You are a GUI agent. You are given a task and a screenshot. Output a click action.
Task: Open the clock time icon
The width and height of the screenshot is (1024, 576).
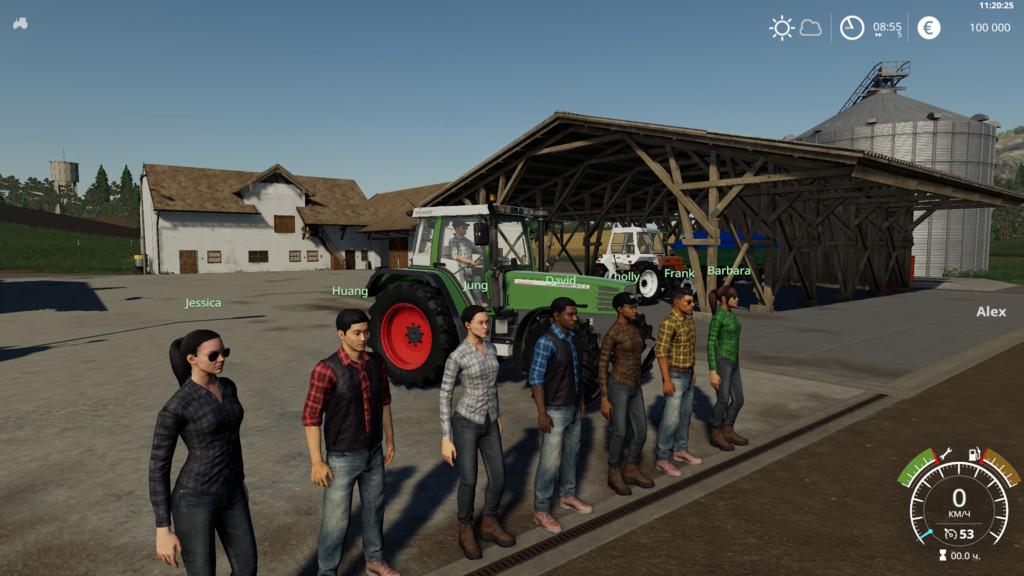tap(851, 28)
